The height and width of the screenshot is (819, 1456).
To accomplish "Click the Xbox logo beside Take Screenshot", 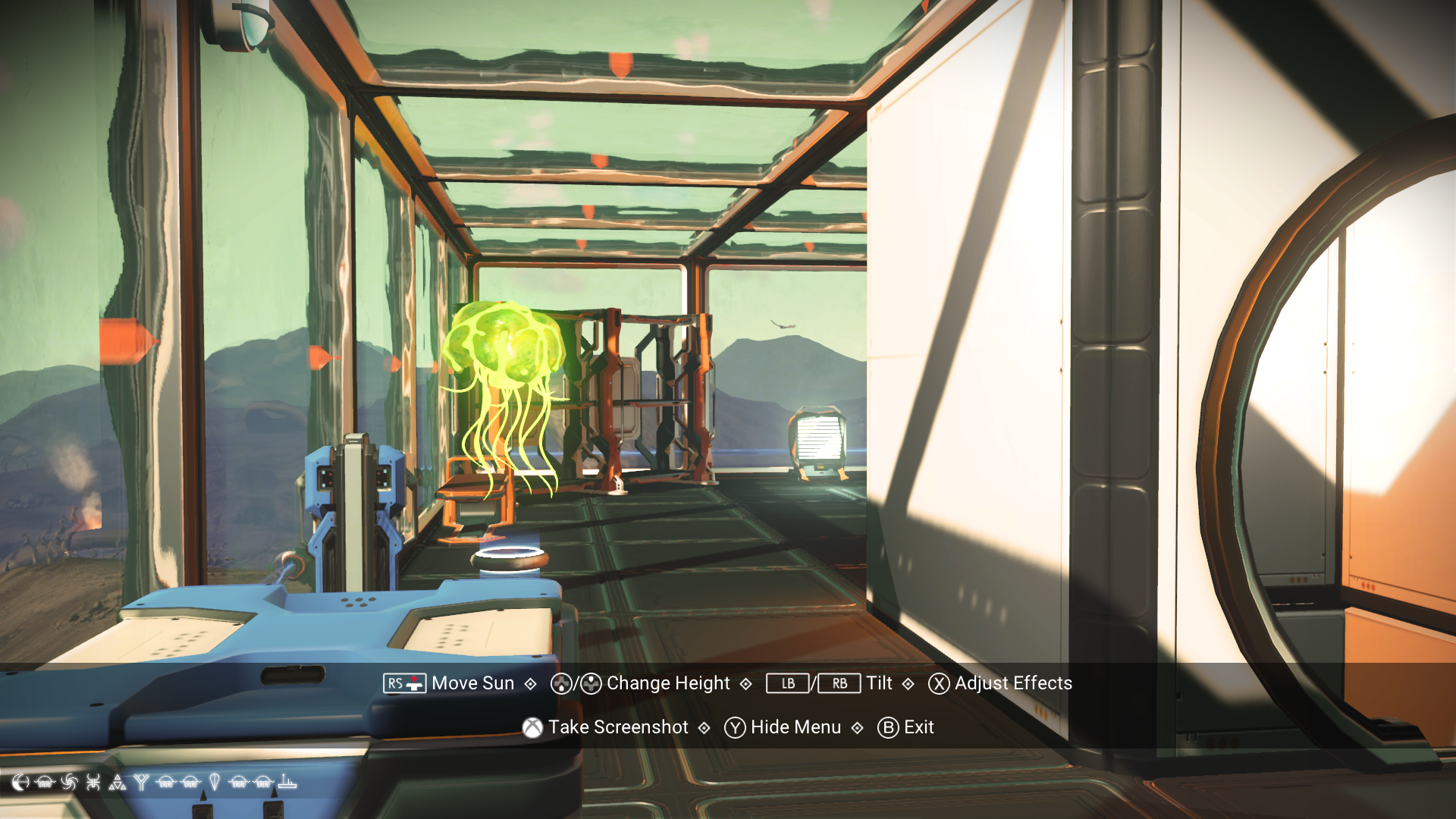I will point(531,727).
